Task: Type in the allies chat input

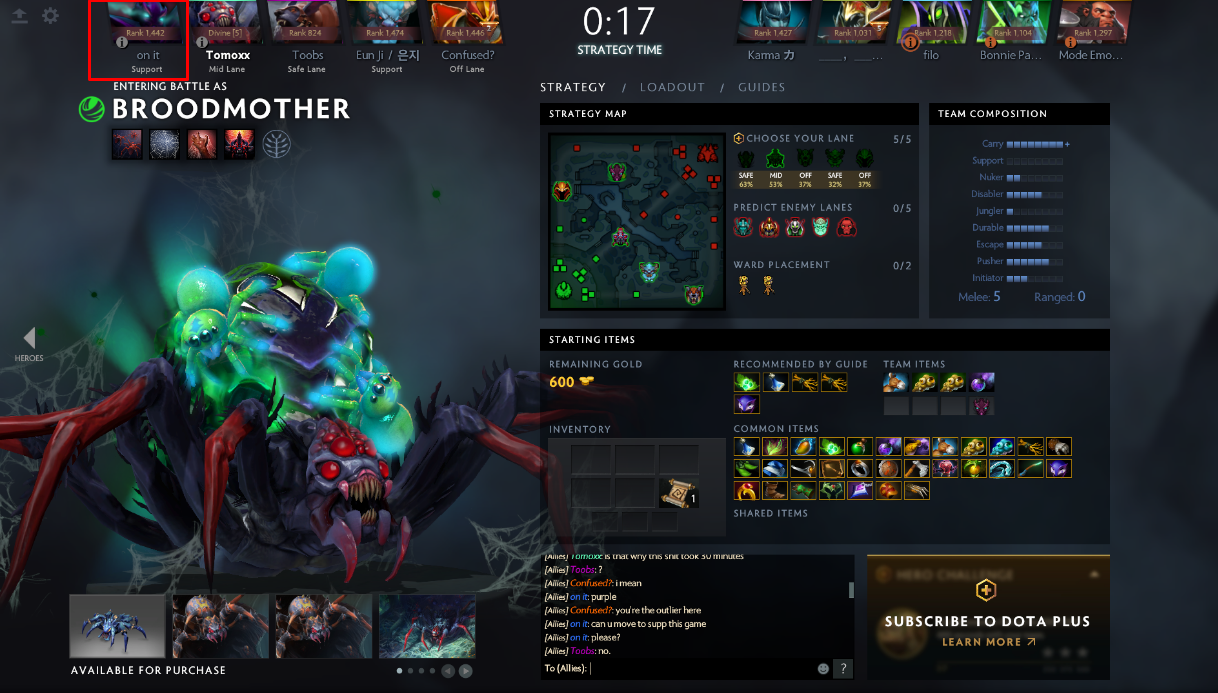Action: click(x=700, y=668)
